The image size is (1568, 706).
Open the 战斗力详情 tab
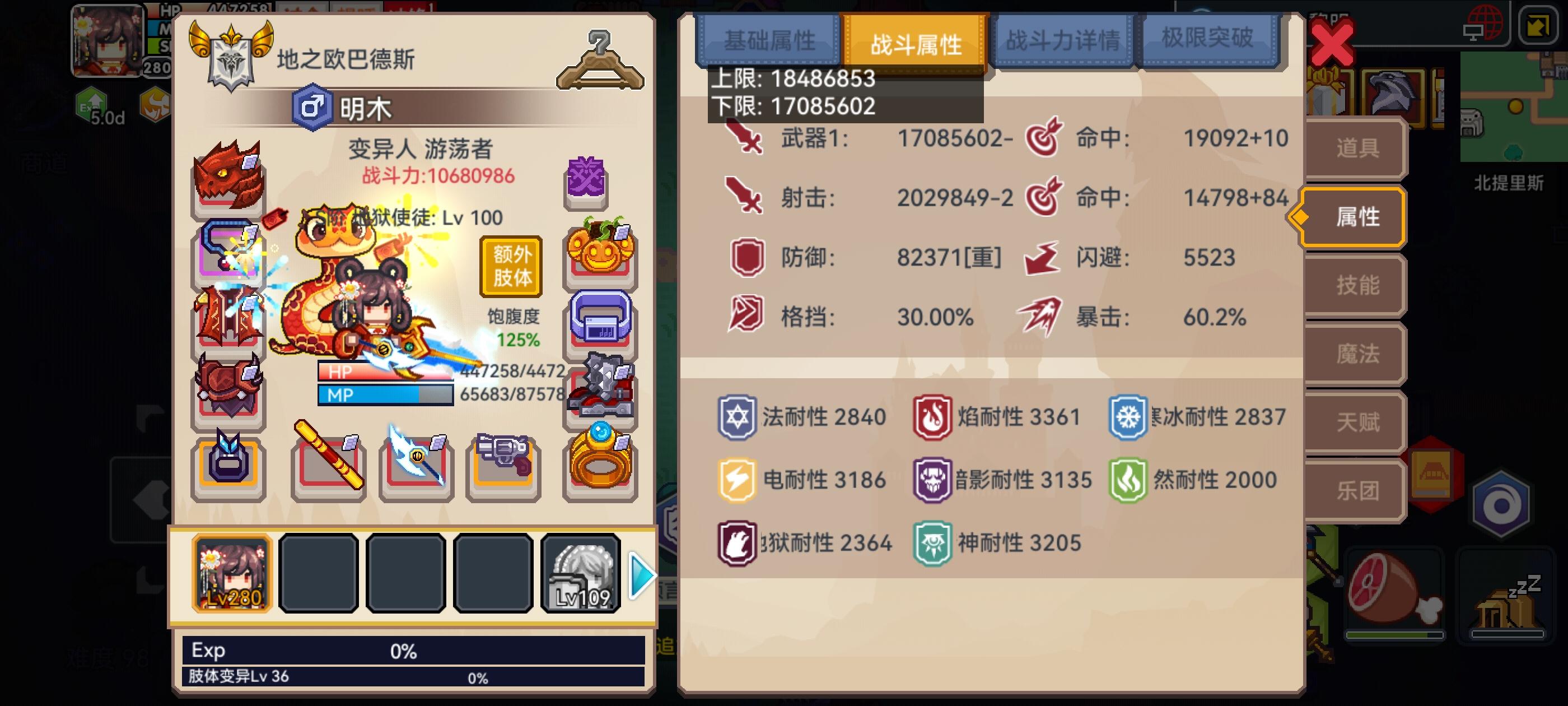click(1063, 40)
